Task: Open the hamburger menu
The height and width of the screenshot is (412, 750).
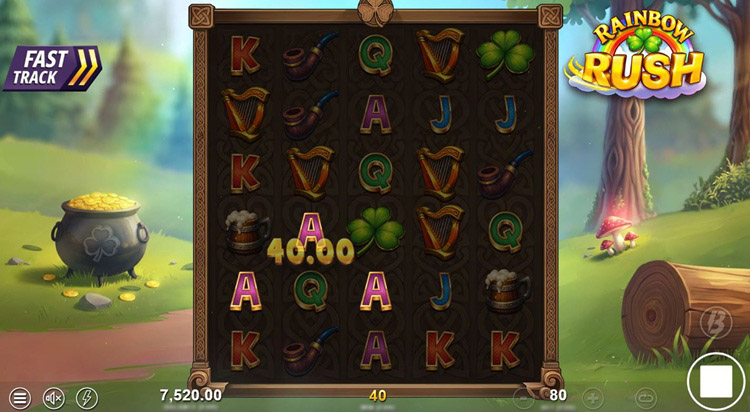Action: click(x=20, y=396)
